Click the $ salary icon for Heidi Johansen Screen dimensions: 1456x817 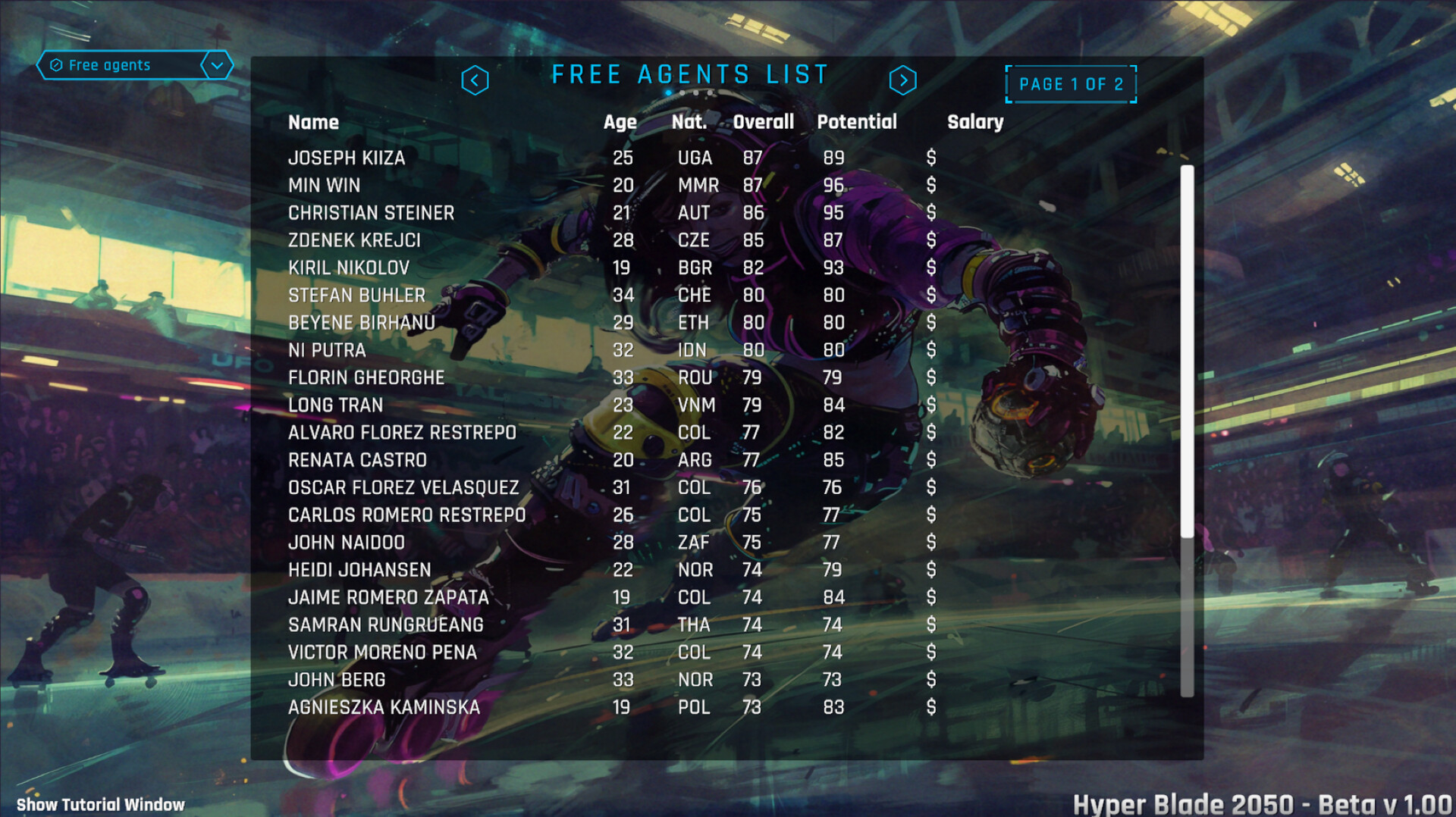[x=931, y=570]
